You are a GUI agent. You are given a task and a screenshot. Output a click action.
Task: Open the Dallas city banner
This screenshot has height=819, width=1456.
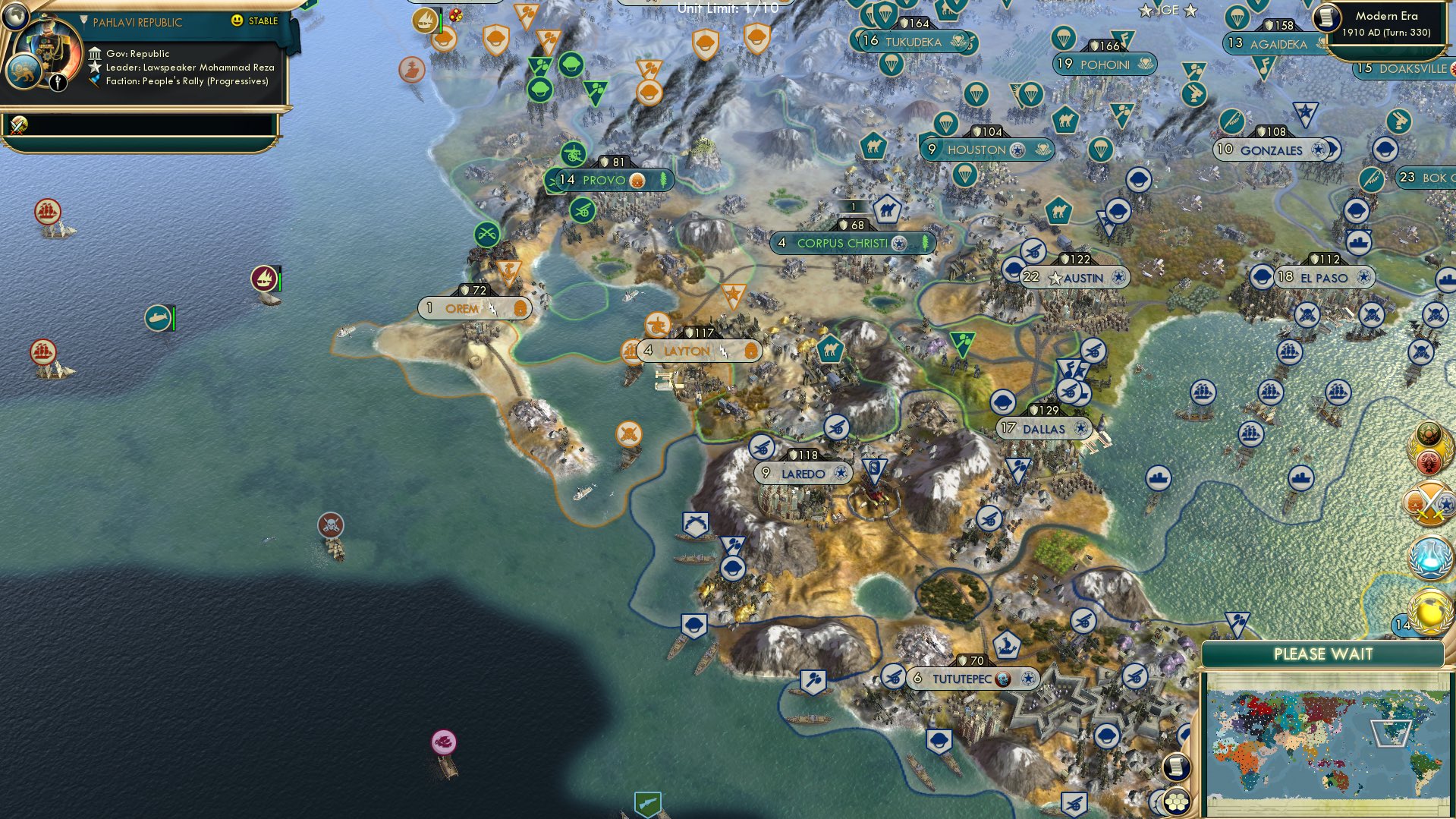[1045, 429]
